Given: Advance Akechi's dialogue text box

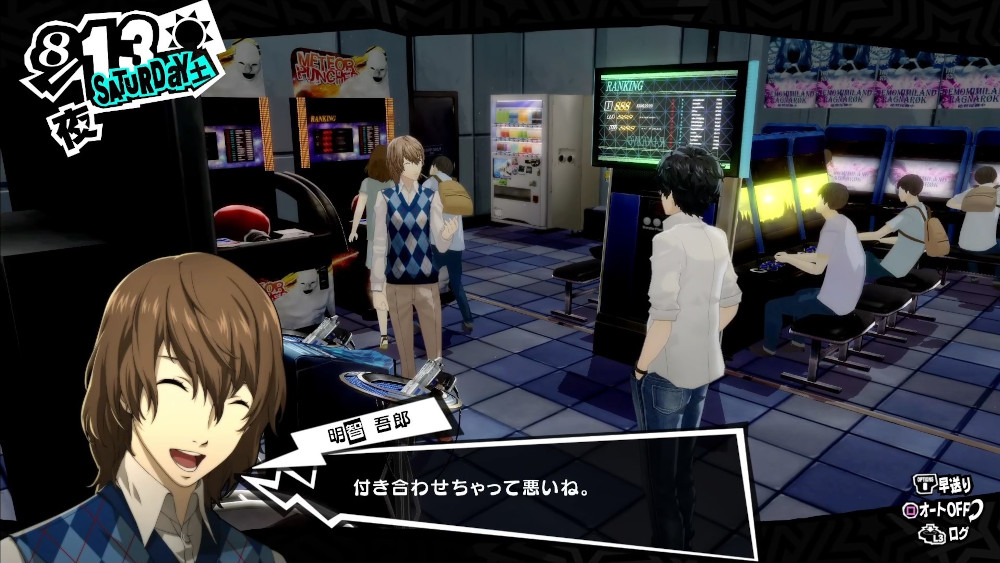Looking at the screenshot, I should [530, 489].
